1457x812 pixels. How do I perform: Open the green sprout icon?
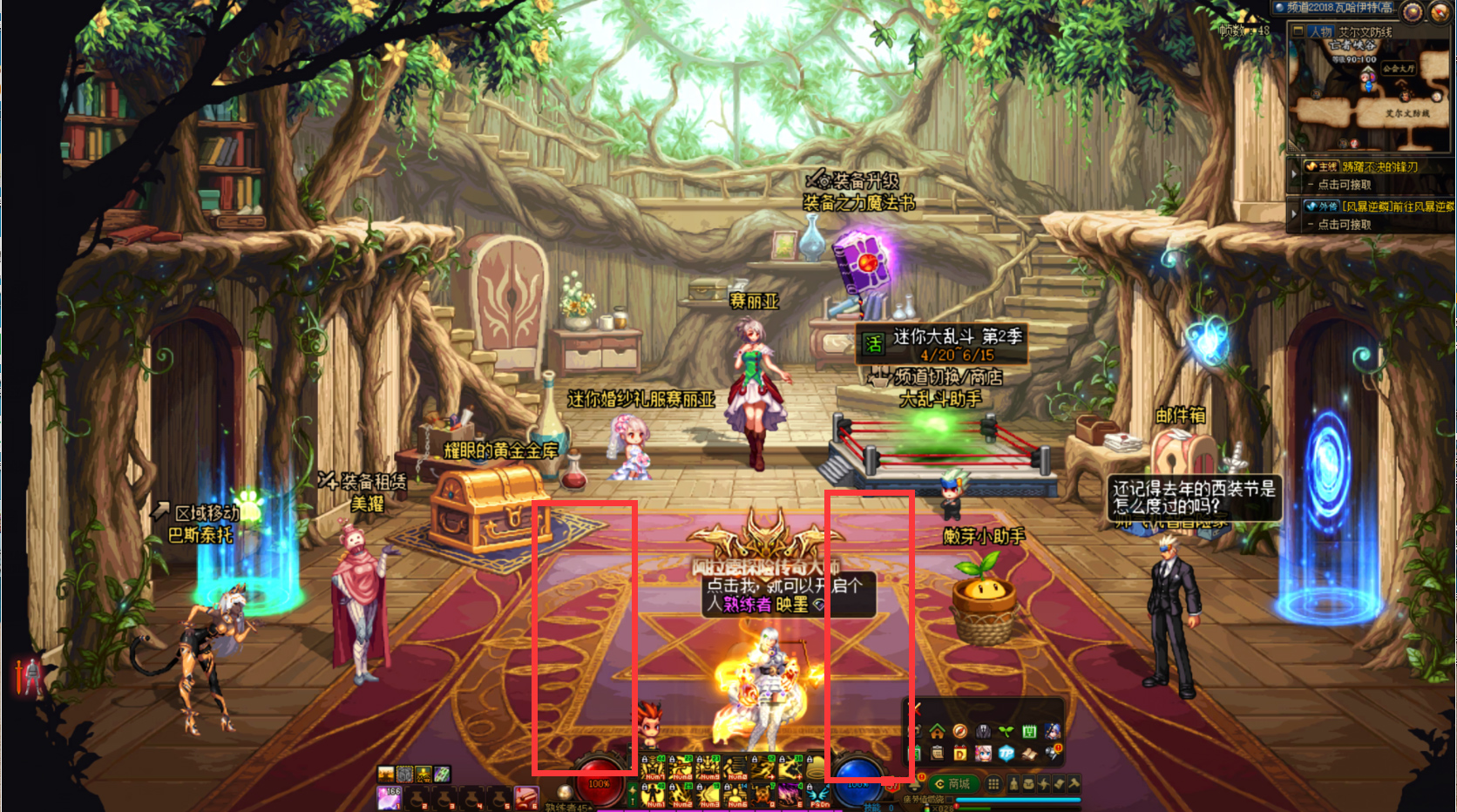[x=1006, y=731]
